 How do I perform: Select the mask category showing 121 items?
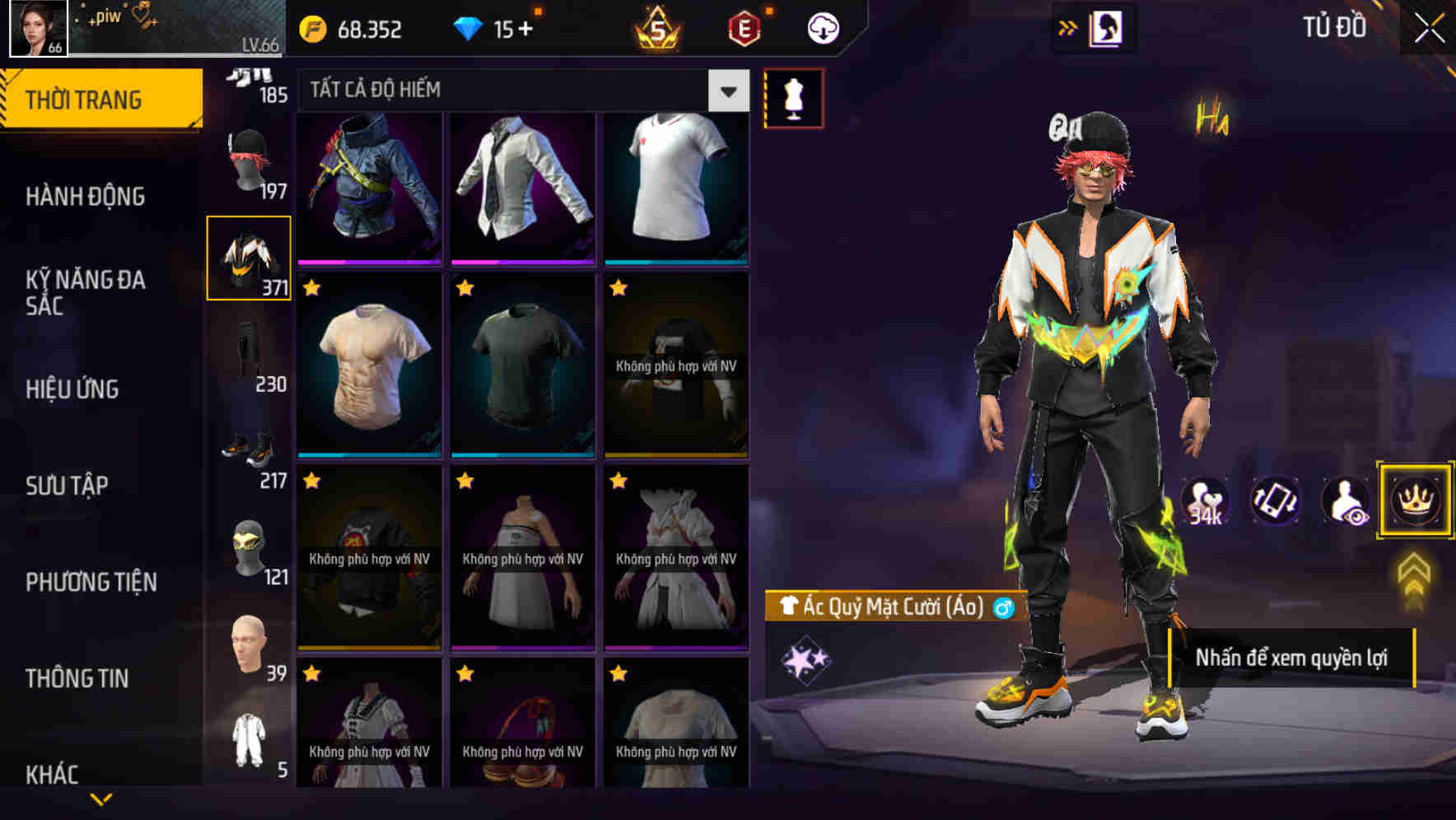click(249, 544)
